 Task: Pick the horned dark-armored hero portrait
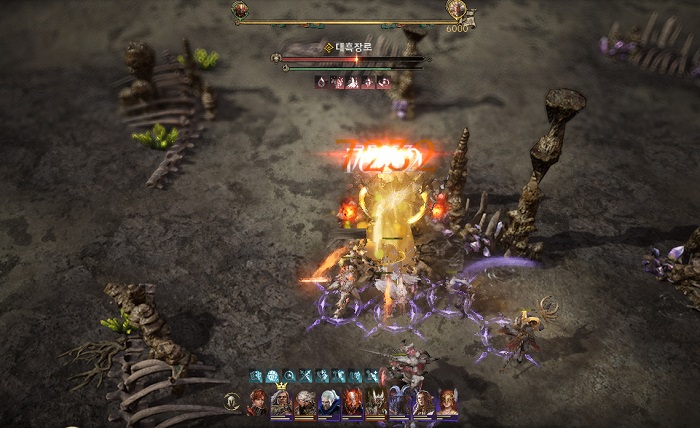coord(376,402)
